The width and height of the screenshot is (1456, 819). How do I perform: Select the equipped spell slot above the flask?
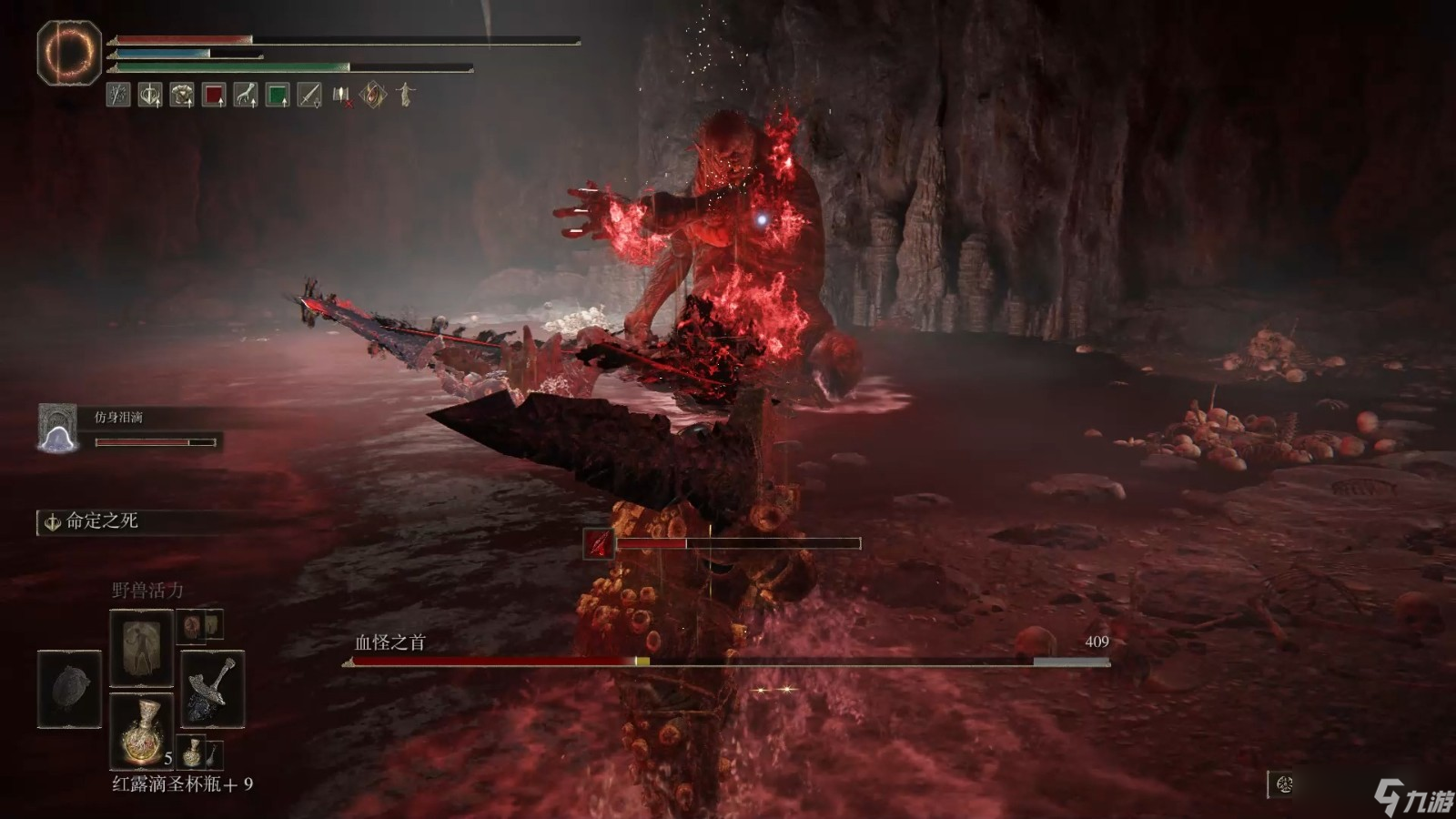point(141,647)
